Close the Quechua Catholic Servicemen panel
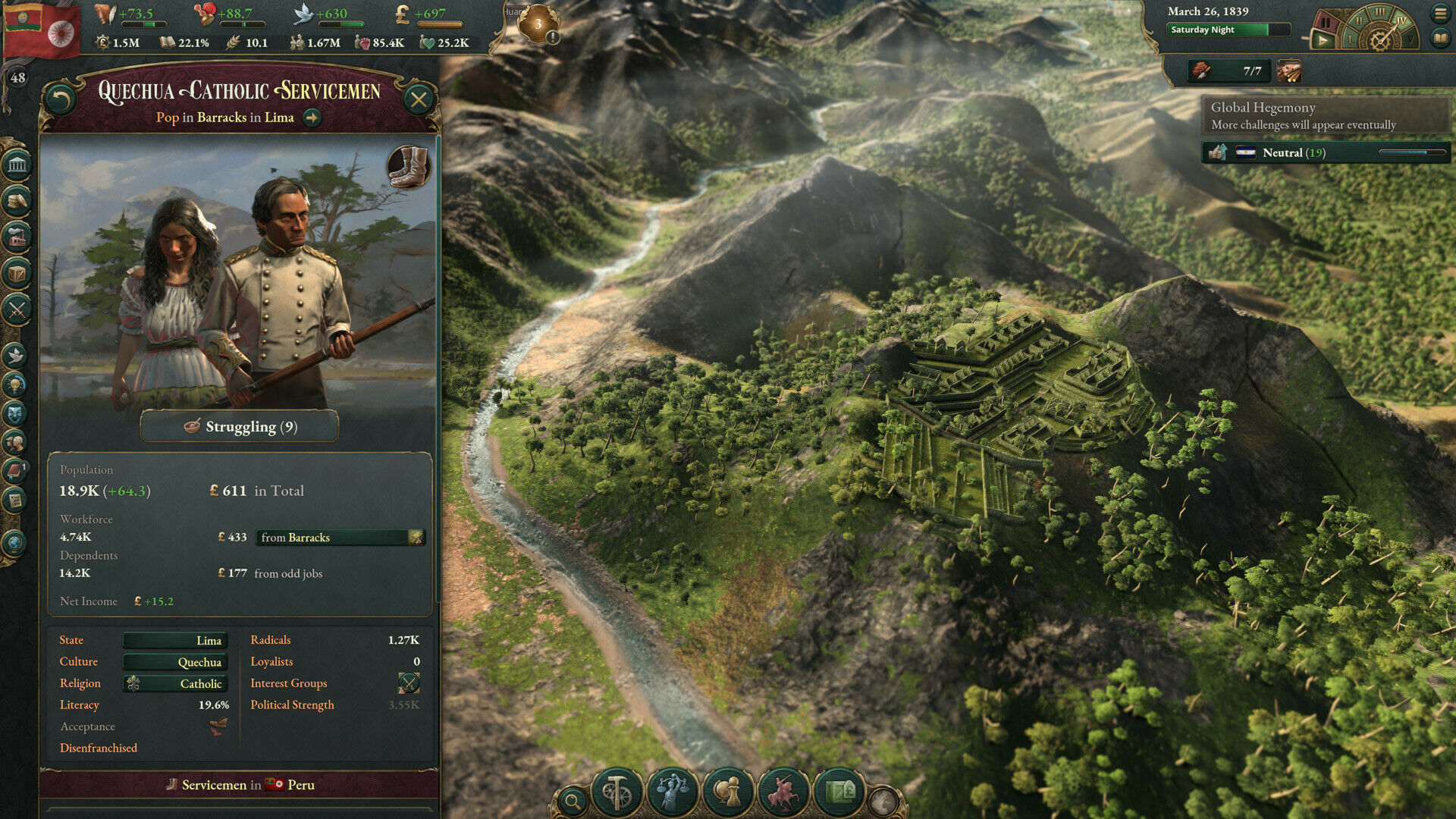1456x819 pixels. 418,99
